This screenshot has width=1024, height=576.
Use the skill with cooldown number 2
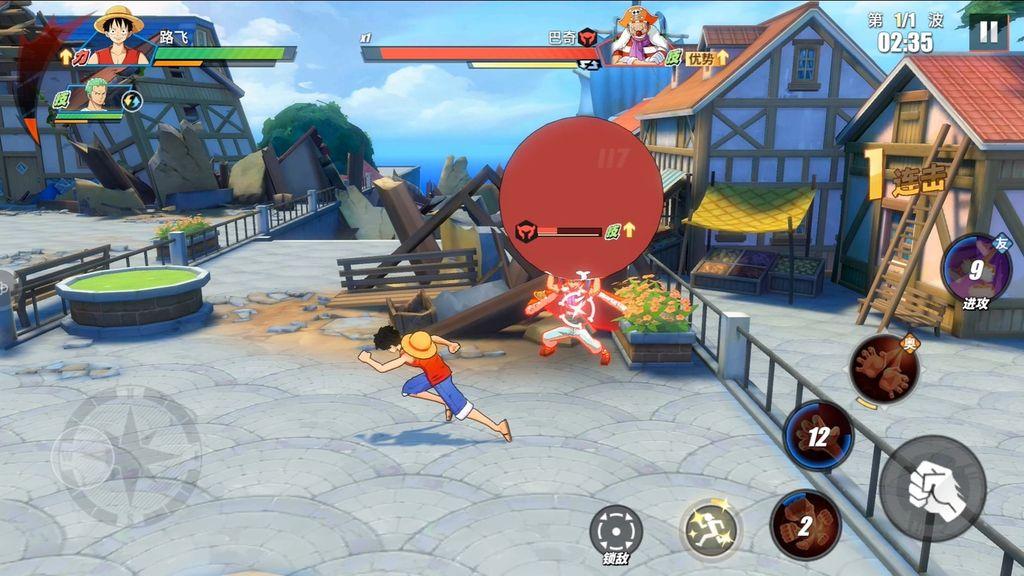coord(805,525)
